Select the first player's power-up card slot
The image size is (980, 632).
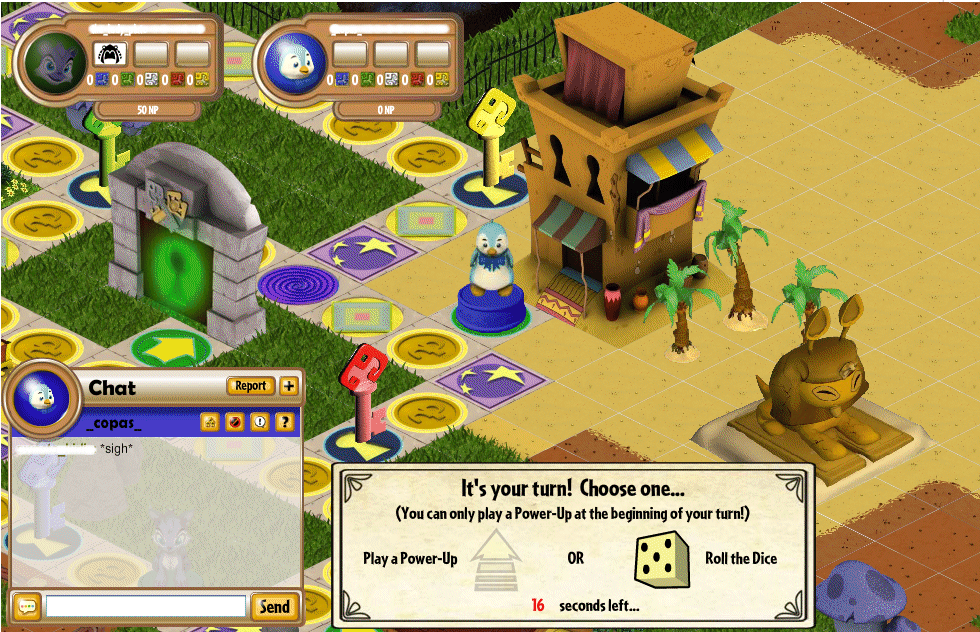pos(109,53)
